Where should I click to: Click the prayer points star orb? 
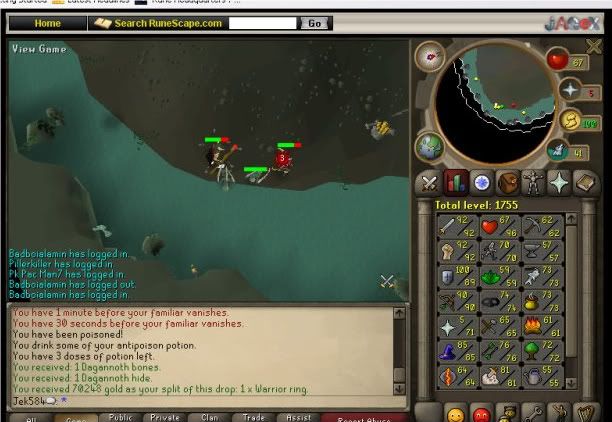click(570, 90)
